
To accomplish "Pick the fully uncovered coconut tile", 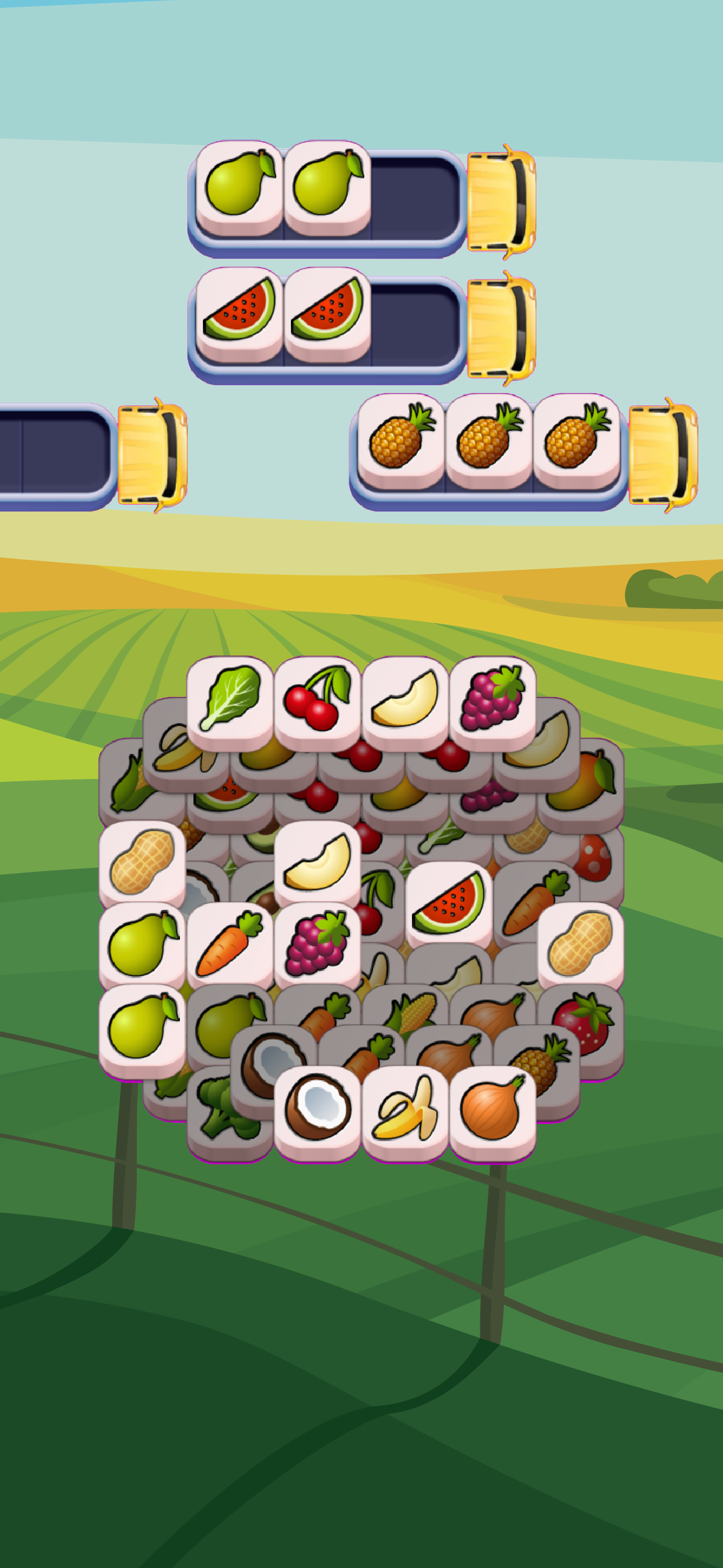I will [317, 1108].
